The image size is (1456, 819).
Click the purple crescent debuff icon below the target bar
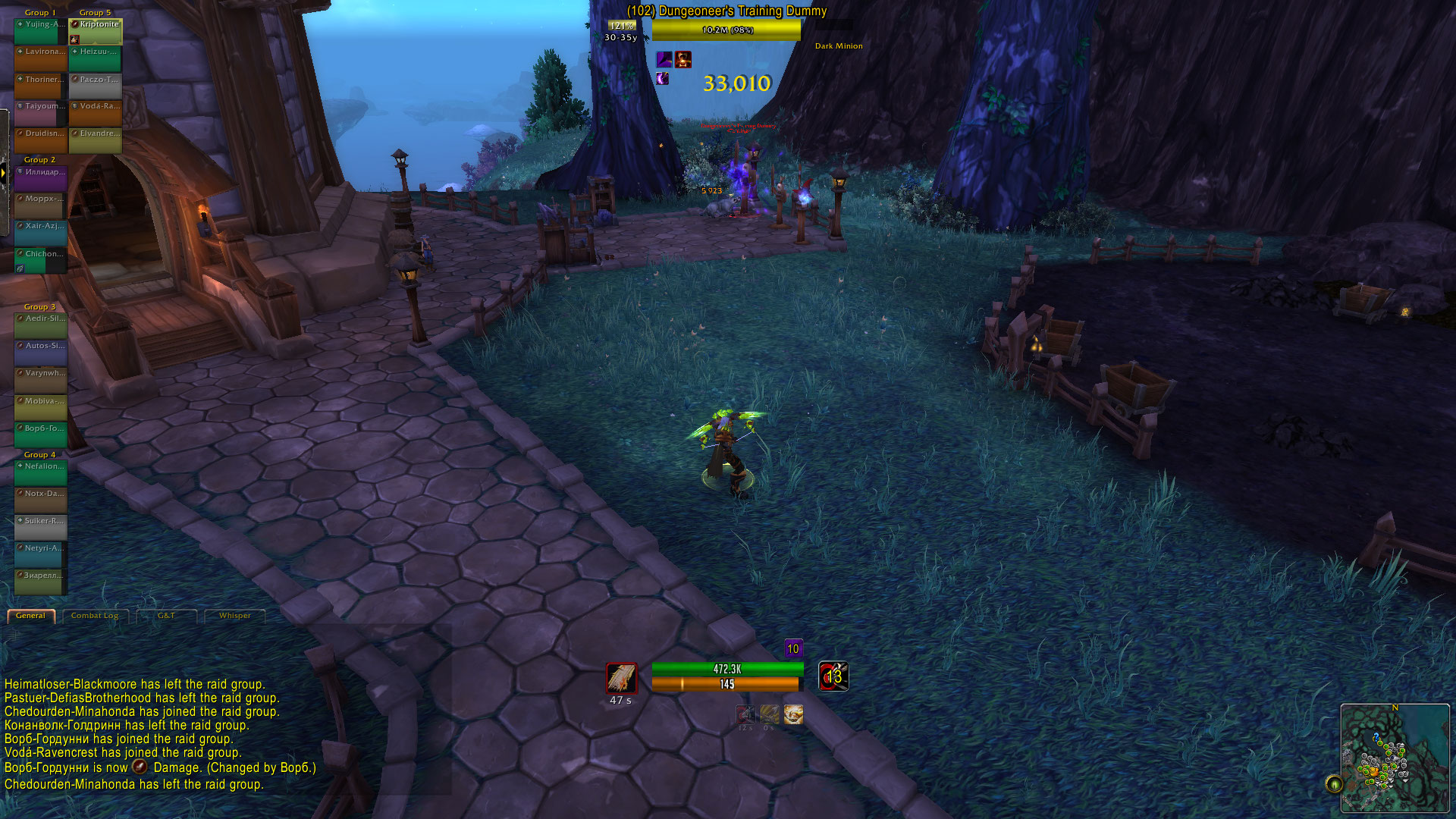tap(663, 80)
